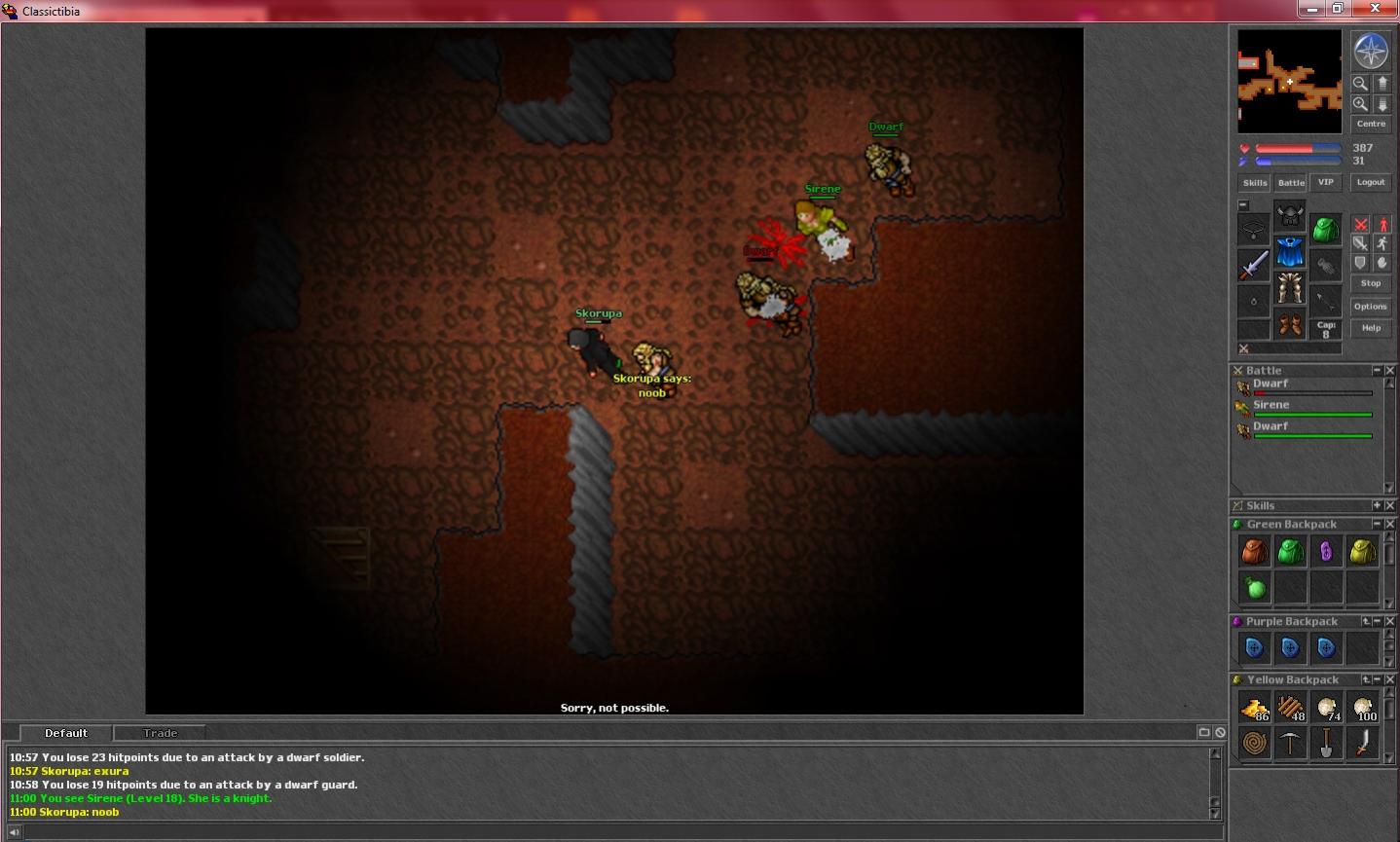
Task: Click the minimap display
Action: click(1289, 82)
